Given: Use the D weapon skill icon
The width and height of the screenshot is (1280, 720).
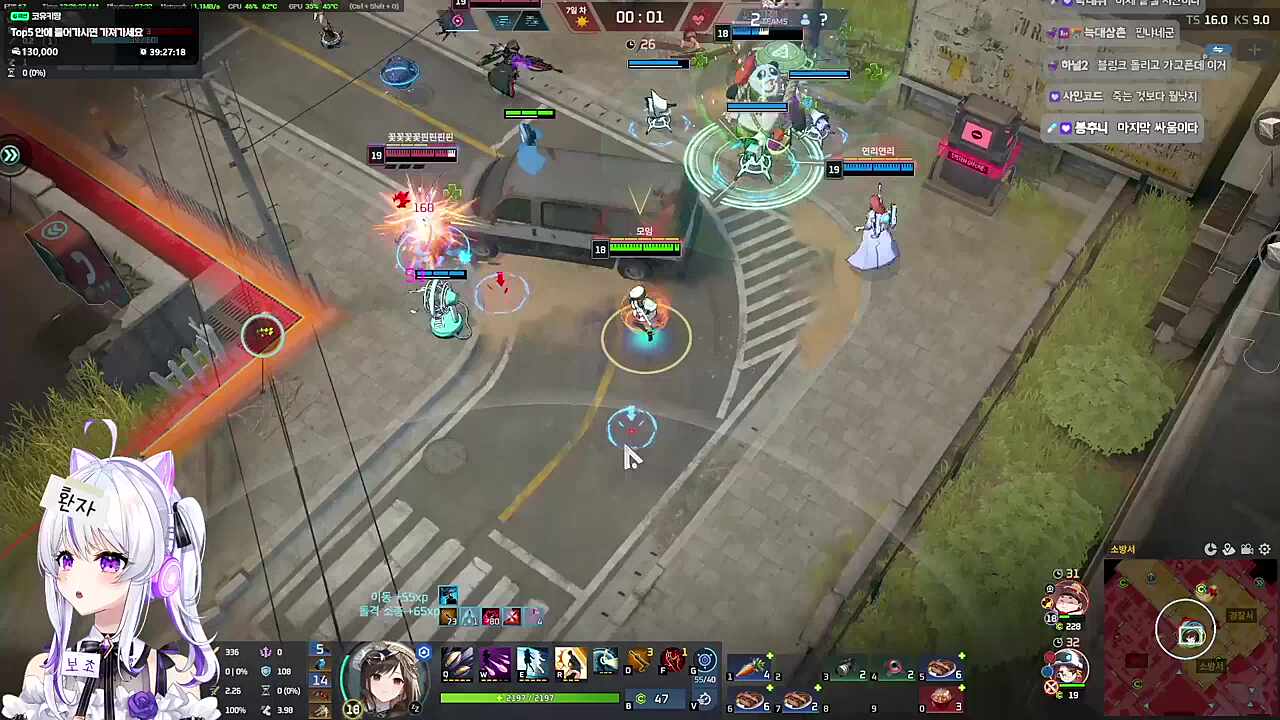Looking at the screenshot, I should [x=640, y=662].
